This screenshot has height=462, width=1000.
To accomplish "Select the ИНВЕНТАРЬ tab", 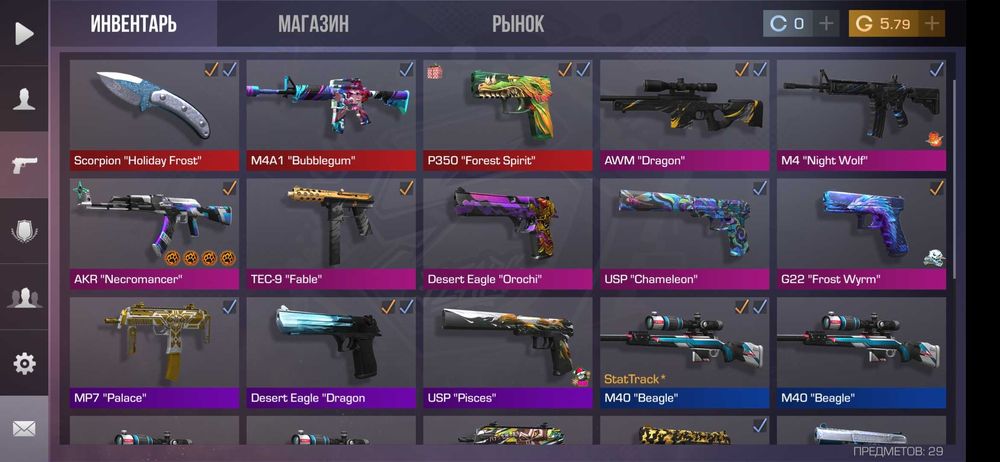I will click(x=133, y=24).
